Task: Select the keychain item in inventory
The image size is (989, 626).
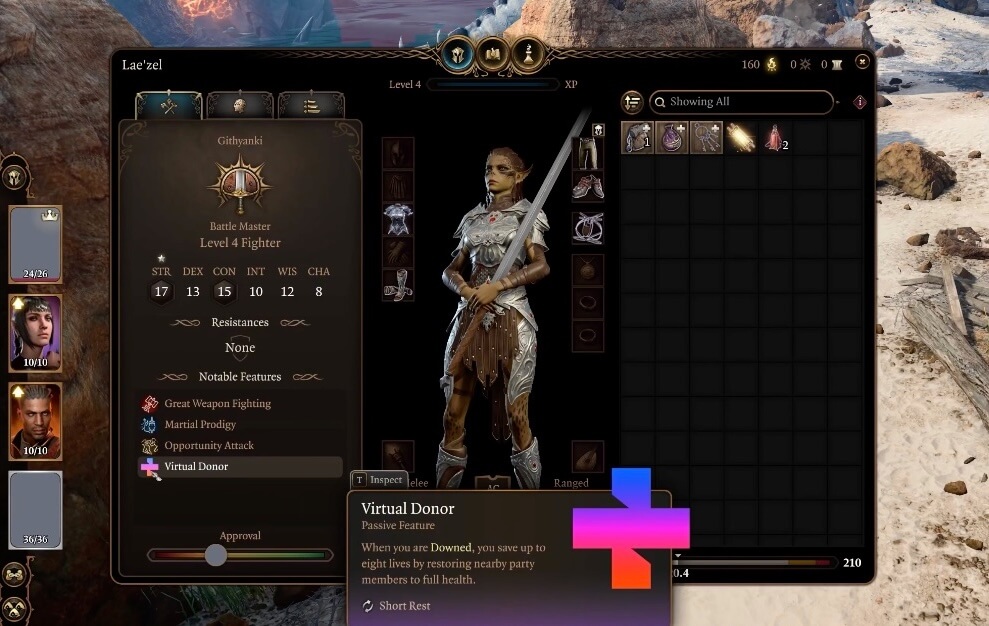Action: click(x=706, y=138)
